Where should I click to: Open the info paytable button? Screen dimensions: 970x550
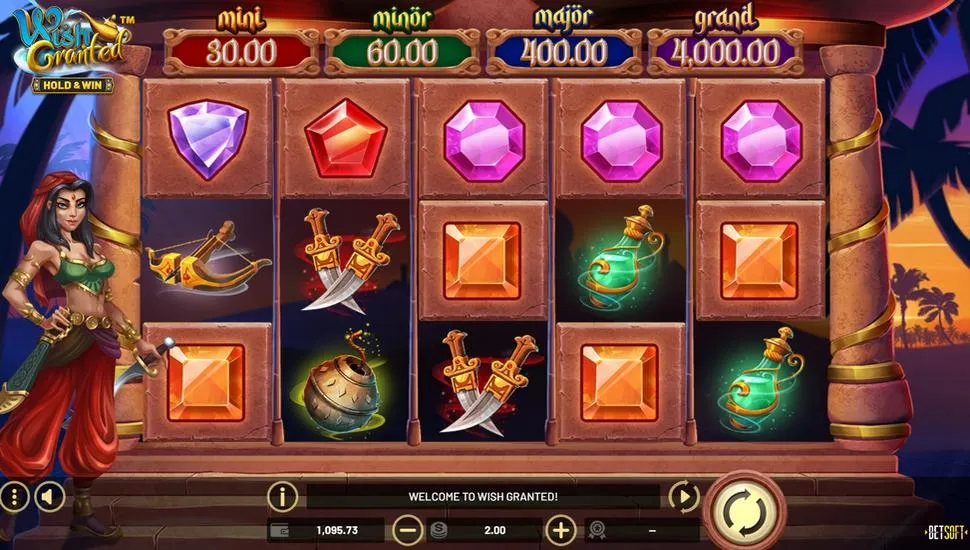coord(283,496)
